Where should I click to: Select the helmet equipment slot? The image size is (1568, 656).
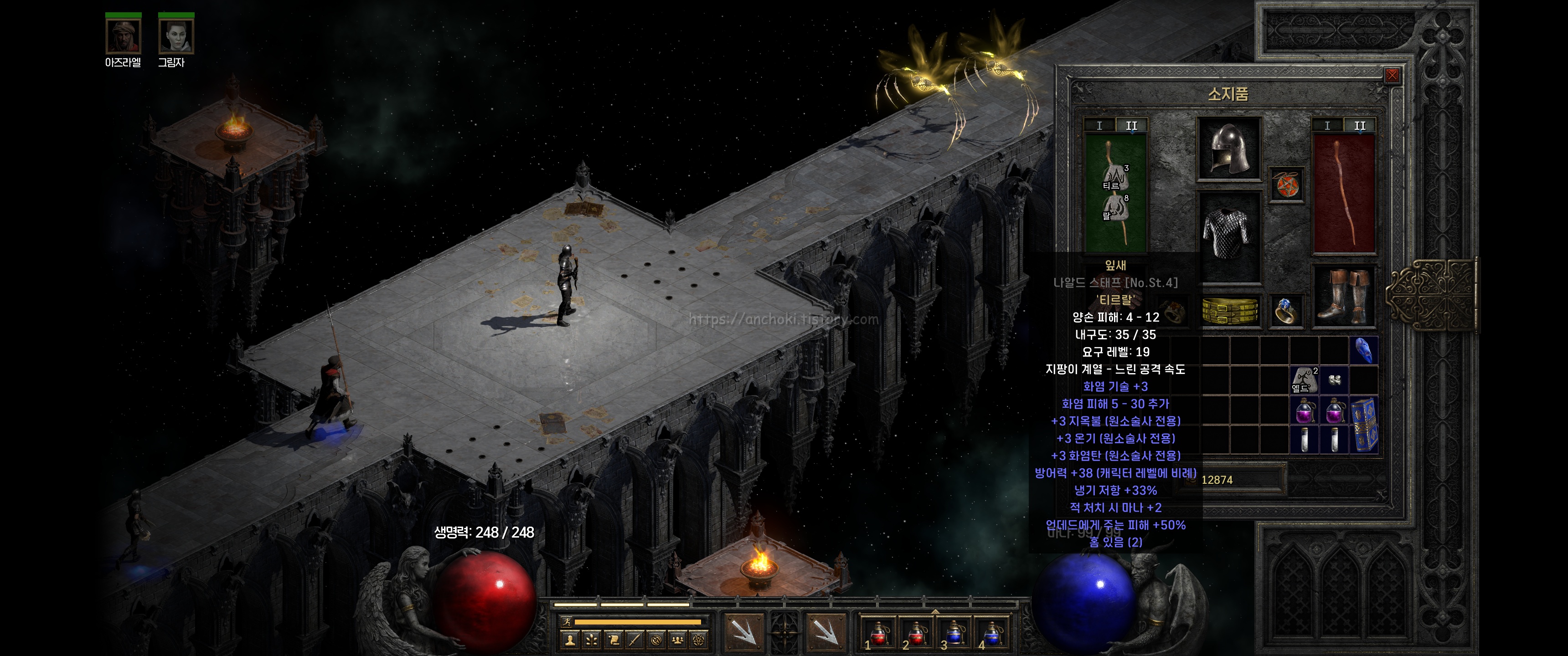[x=1229, y=149]
